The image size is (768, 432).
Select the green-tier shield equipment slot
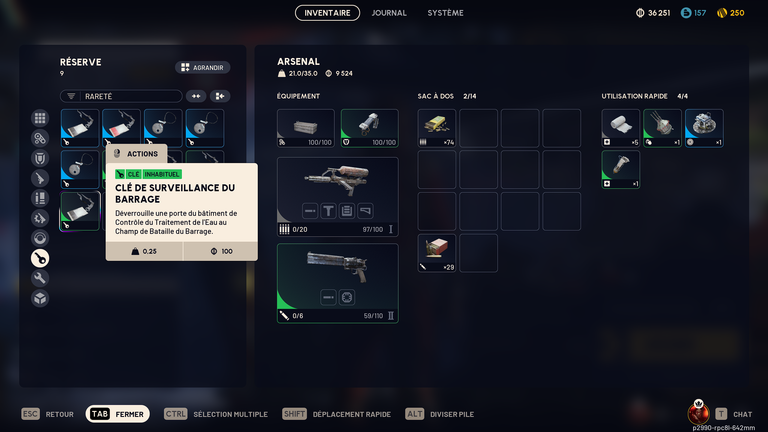click(369, 128)
